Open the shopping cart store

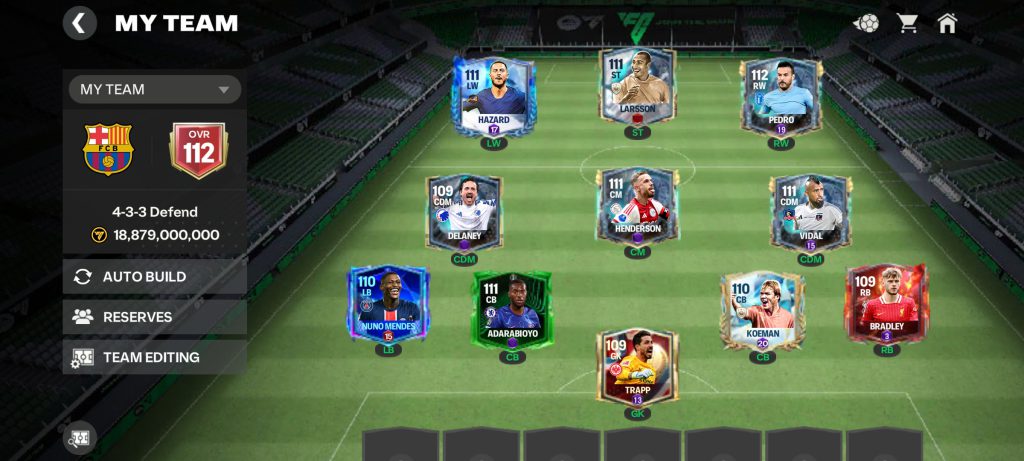(908, 23)
